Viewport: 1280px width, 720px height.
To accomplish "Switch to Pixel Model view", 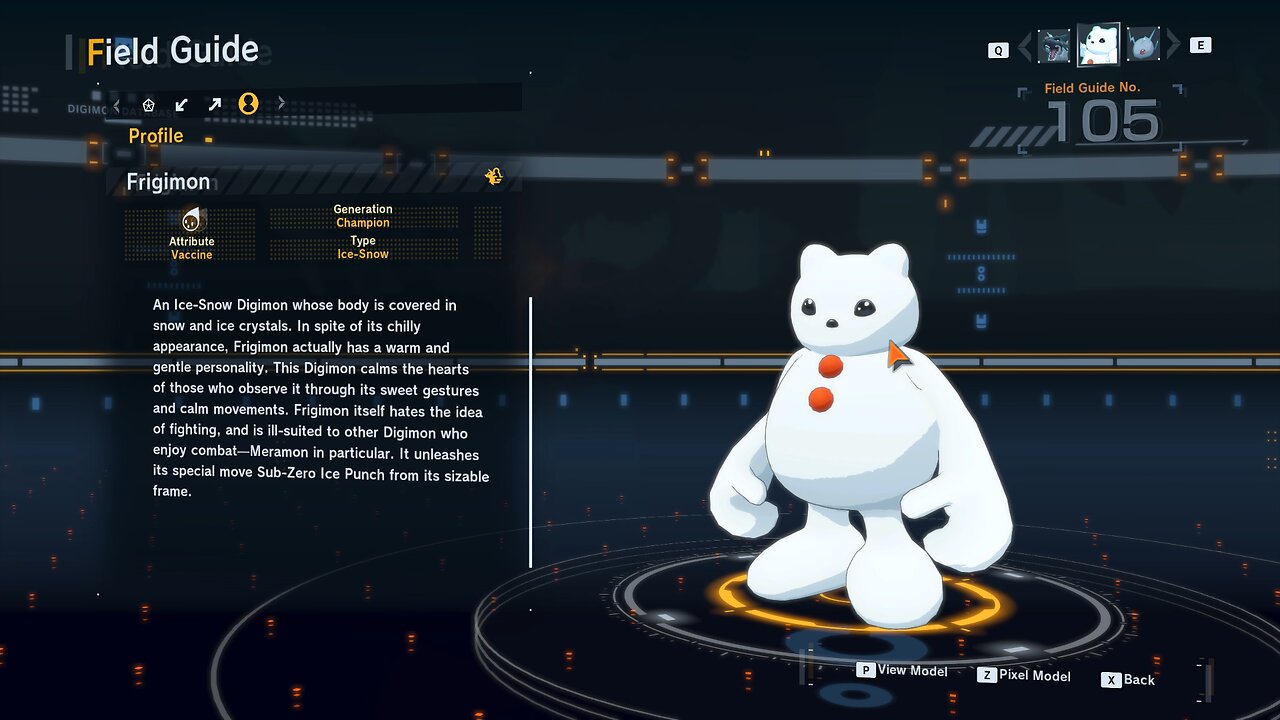I will (1024, 676).
